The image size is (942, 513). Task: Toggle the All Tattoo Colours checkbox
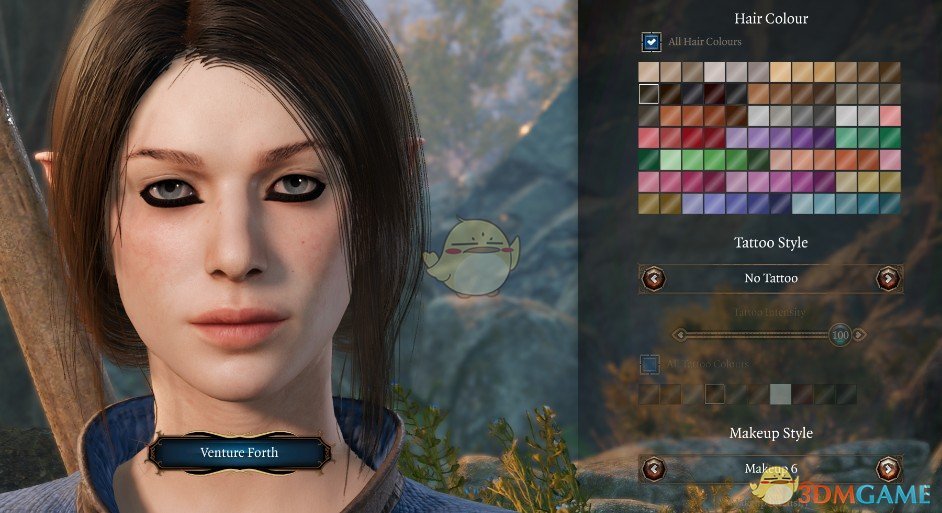(x=649, y=364)
